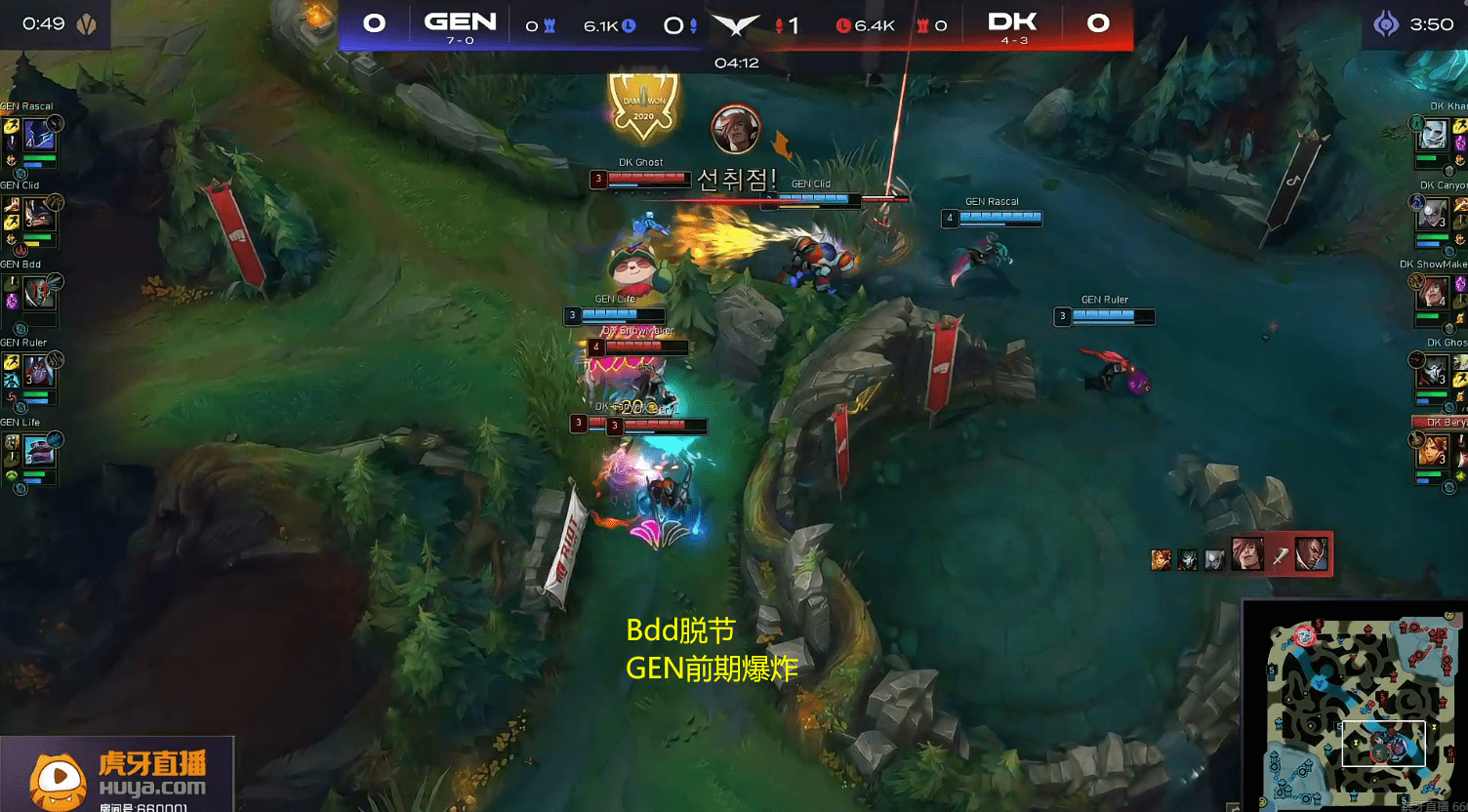Click the kill feed victim portrait
Screen dimensions: 1468x812
pos(1310,553)
